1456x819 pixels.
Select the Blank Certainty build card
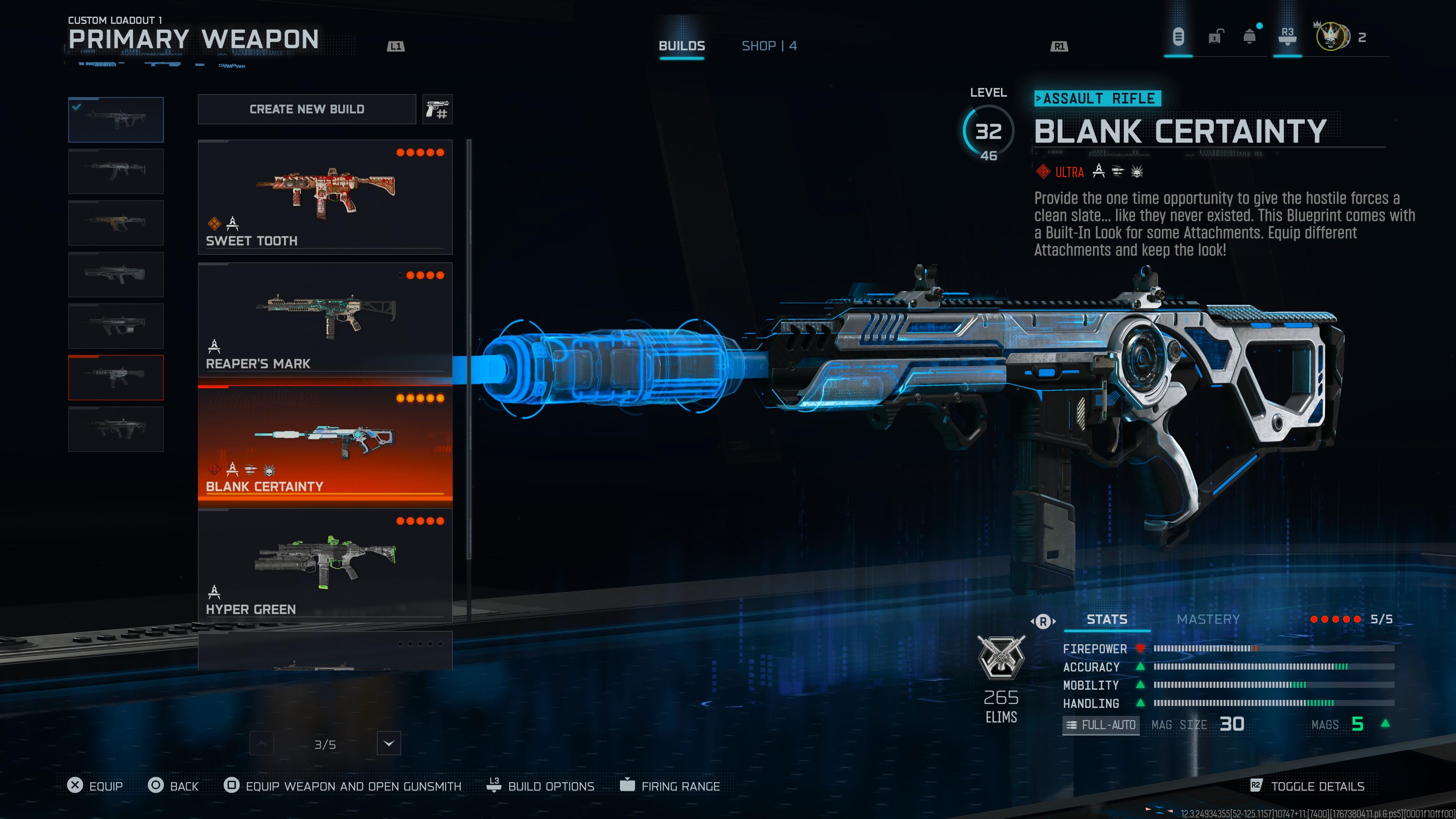(x=325, y=442)
